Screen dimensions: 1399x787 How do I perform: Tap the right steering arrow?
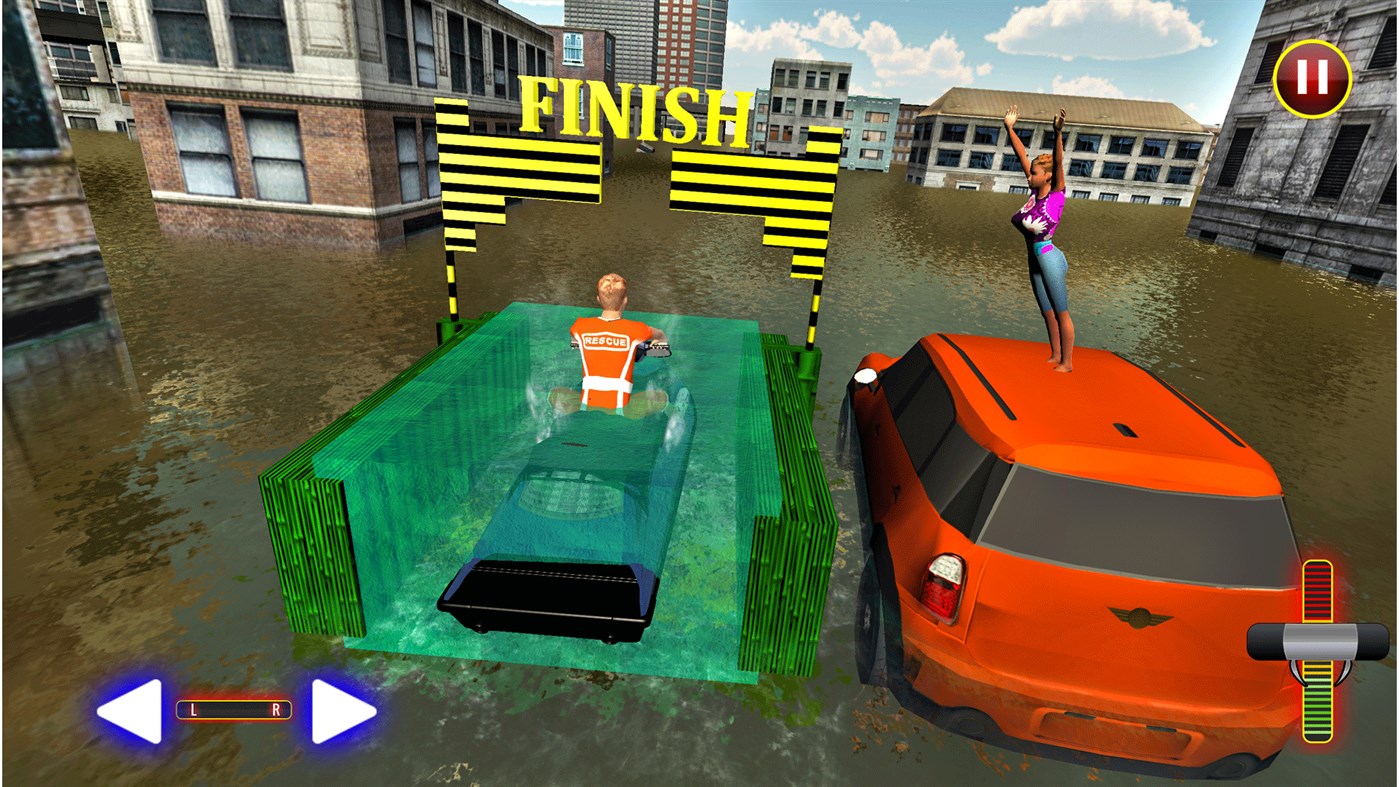(x=344, y=709)
